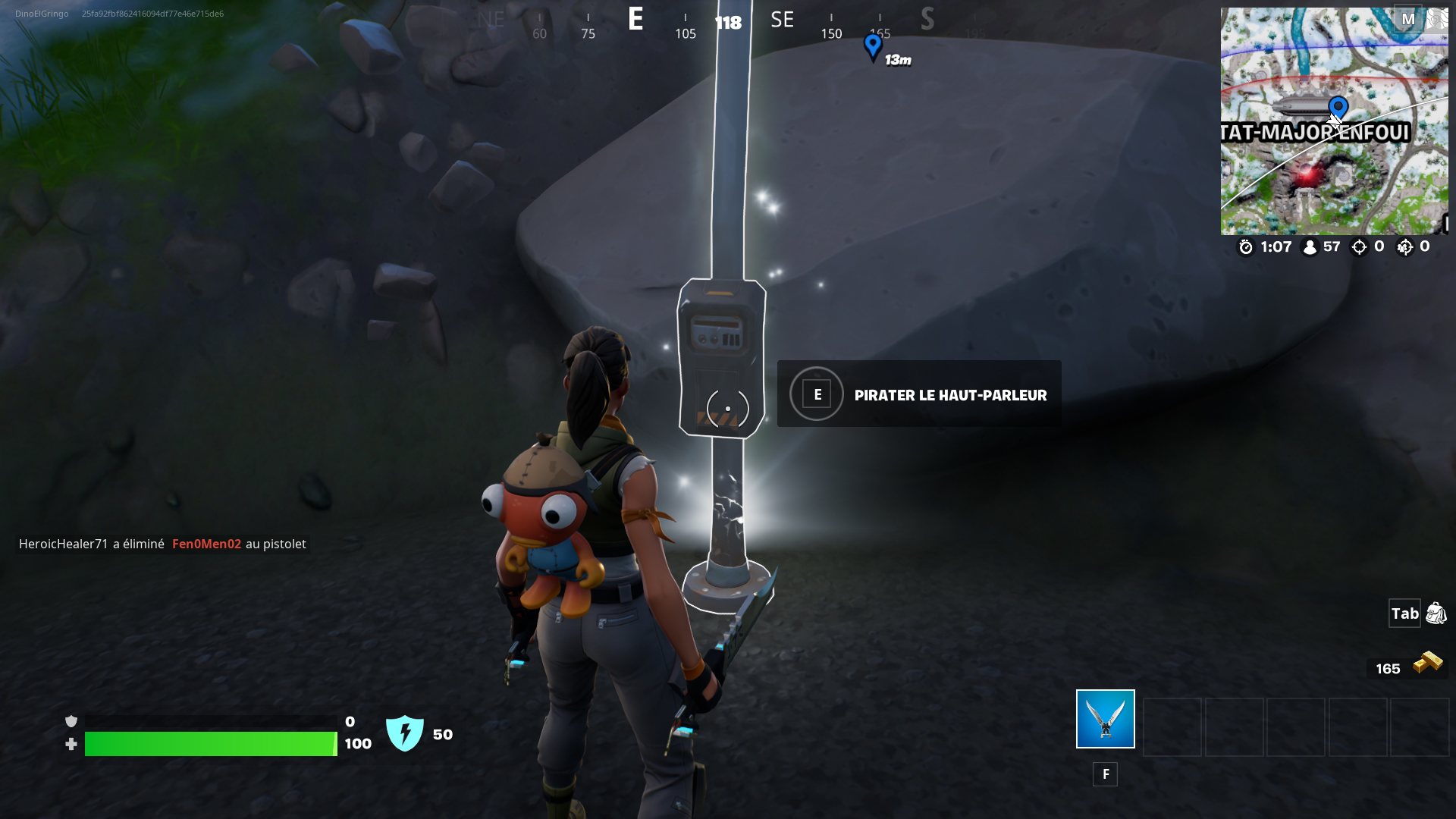Click the gold bars currency icon
1456x819 pixels.
[1427, 663]
